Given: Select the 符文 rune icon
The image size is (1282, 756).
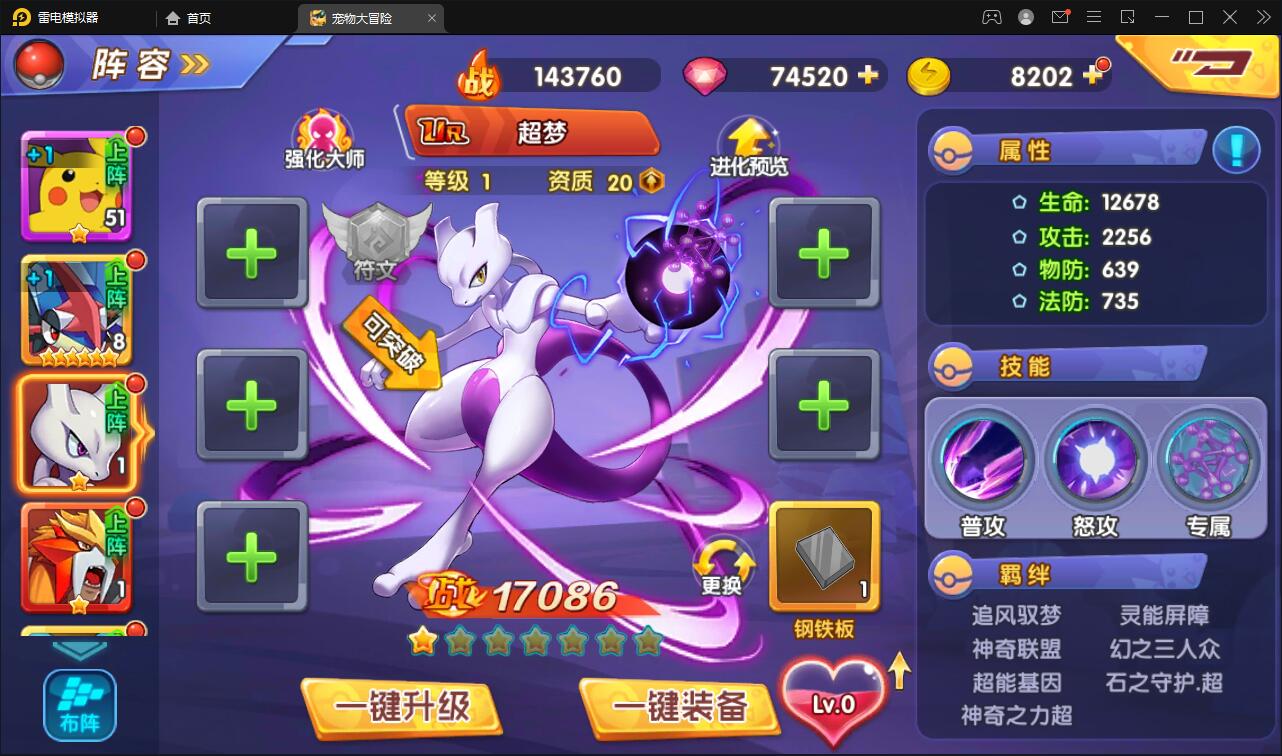Looking at the screenshot, I should [376, 236].
